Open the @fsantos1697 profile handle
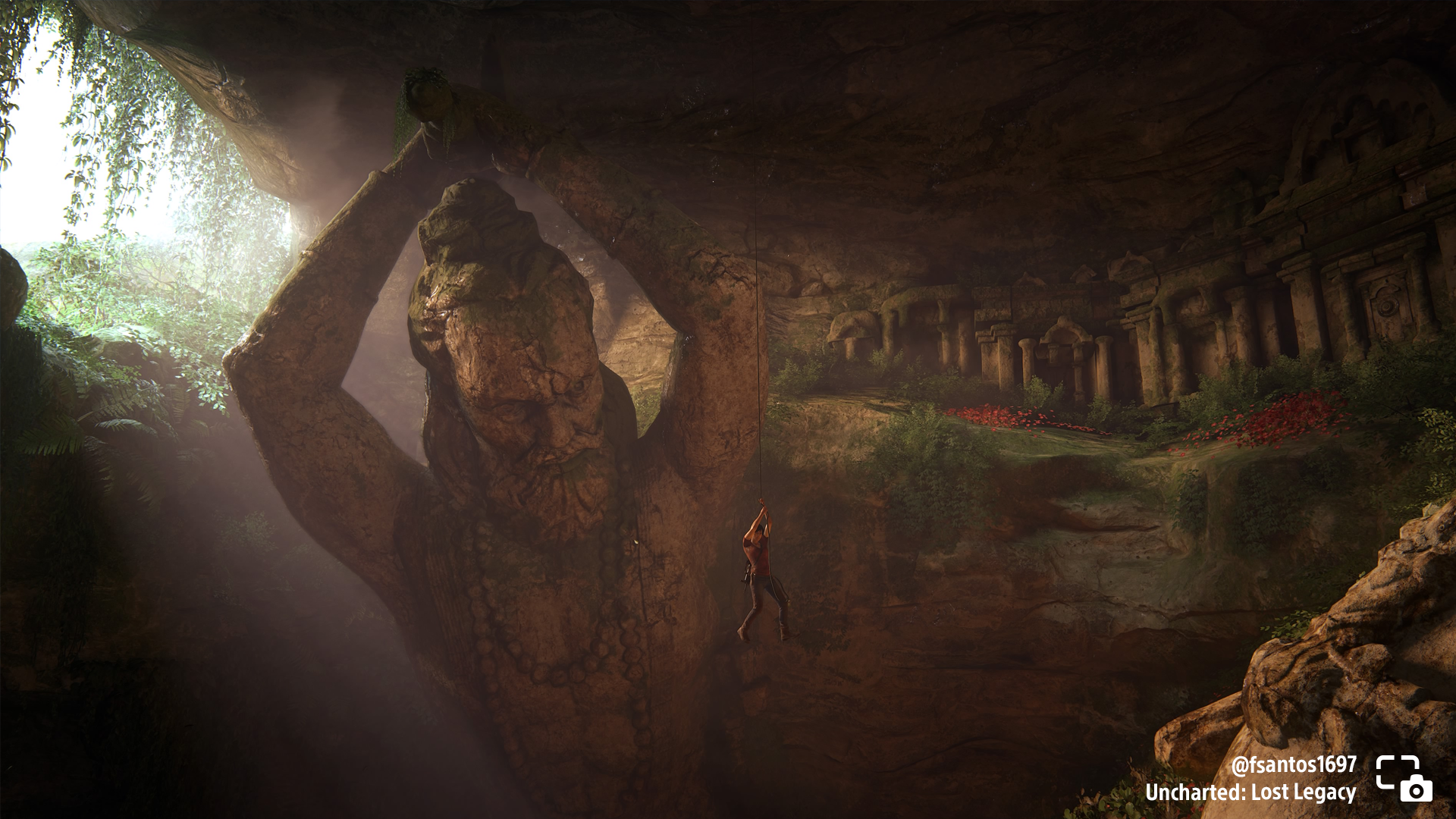The height and width of the screenshot is (819, 1456). click(1293, 764)
